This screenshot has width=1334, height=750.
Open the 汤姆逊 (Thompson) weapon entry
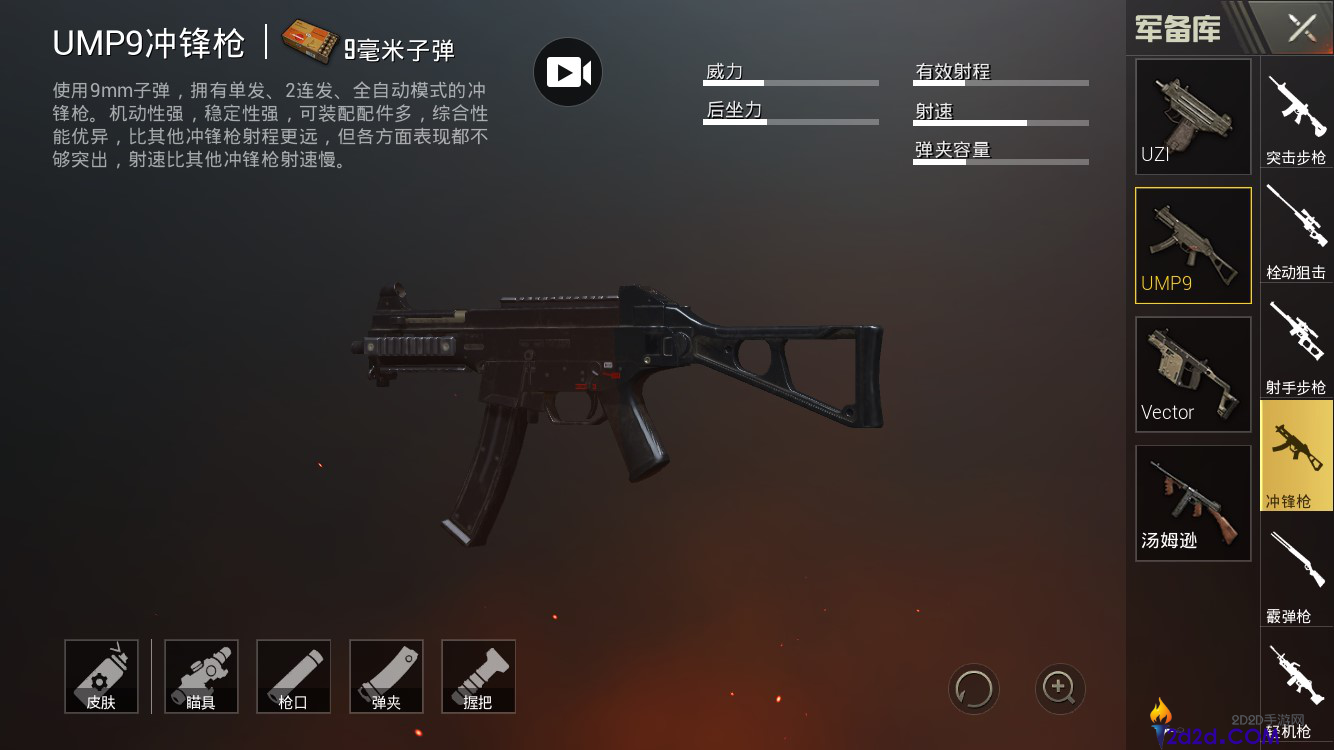pyautogui.click(x=1193, y=502)
